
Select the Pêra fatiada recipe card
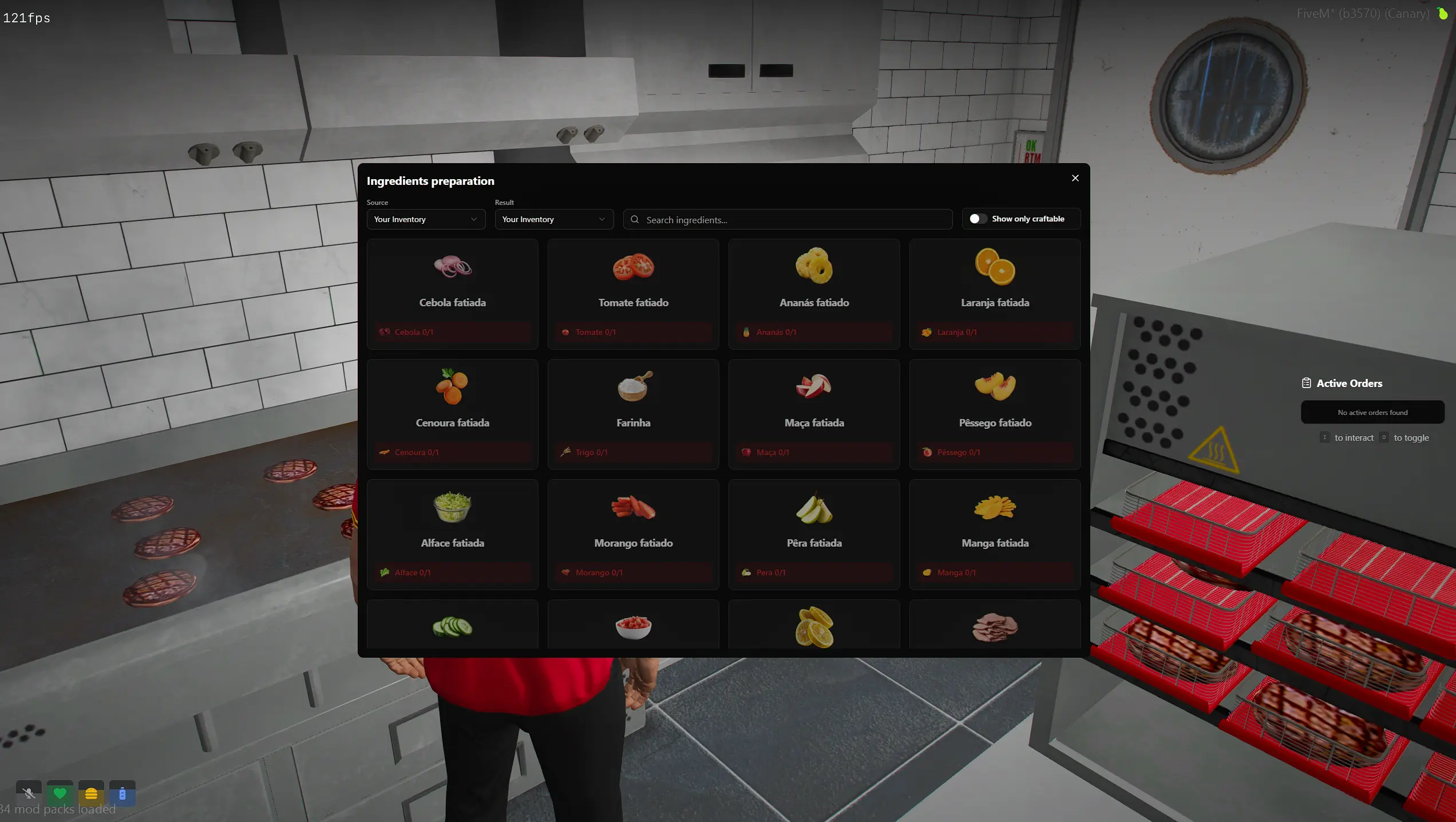814,533
